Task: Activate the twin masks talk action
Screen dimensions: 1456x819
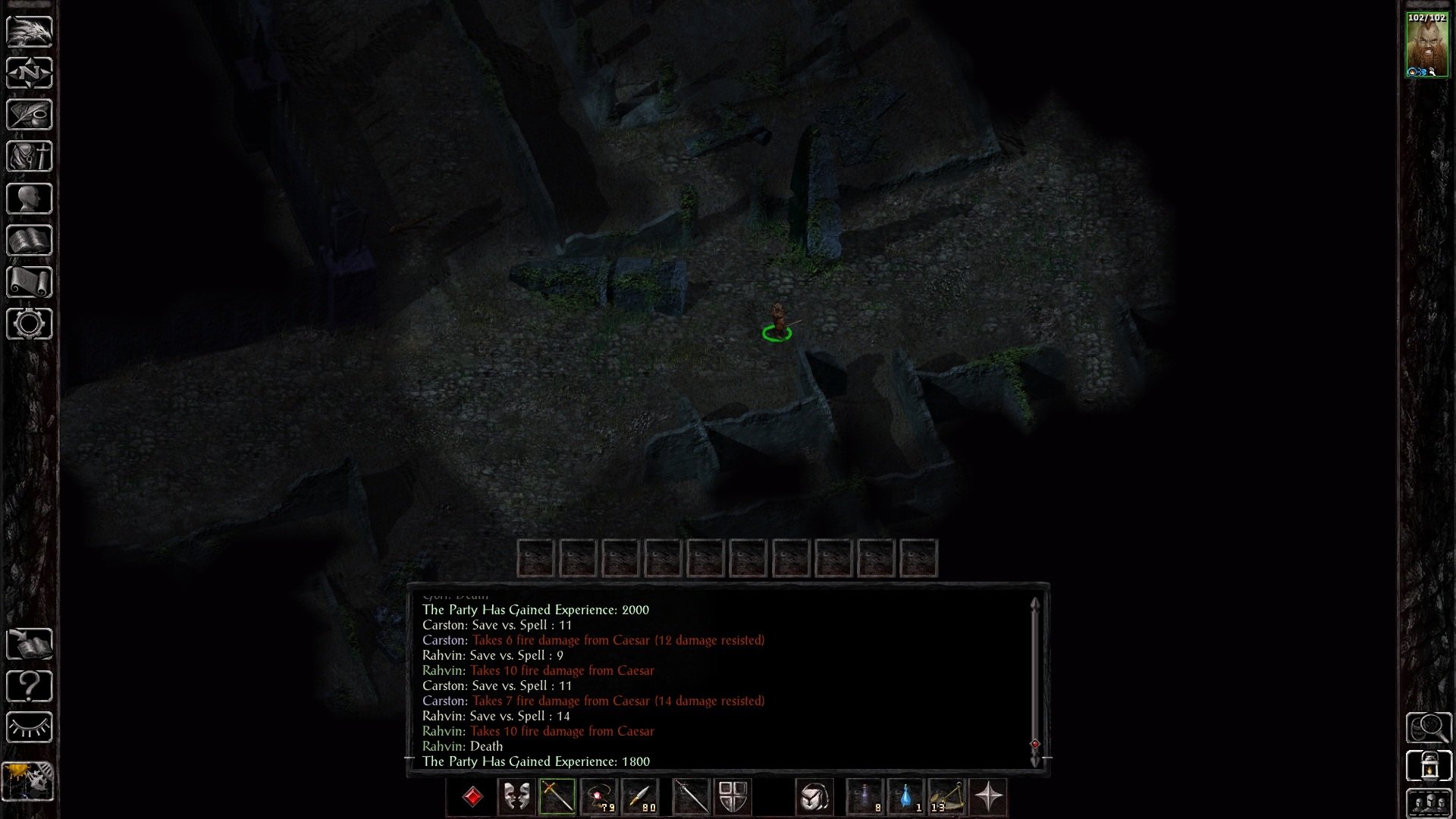Action: [x=516, y=797]
